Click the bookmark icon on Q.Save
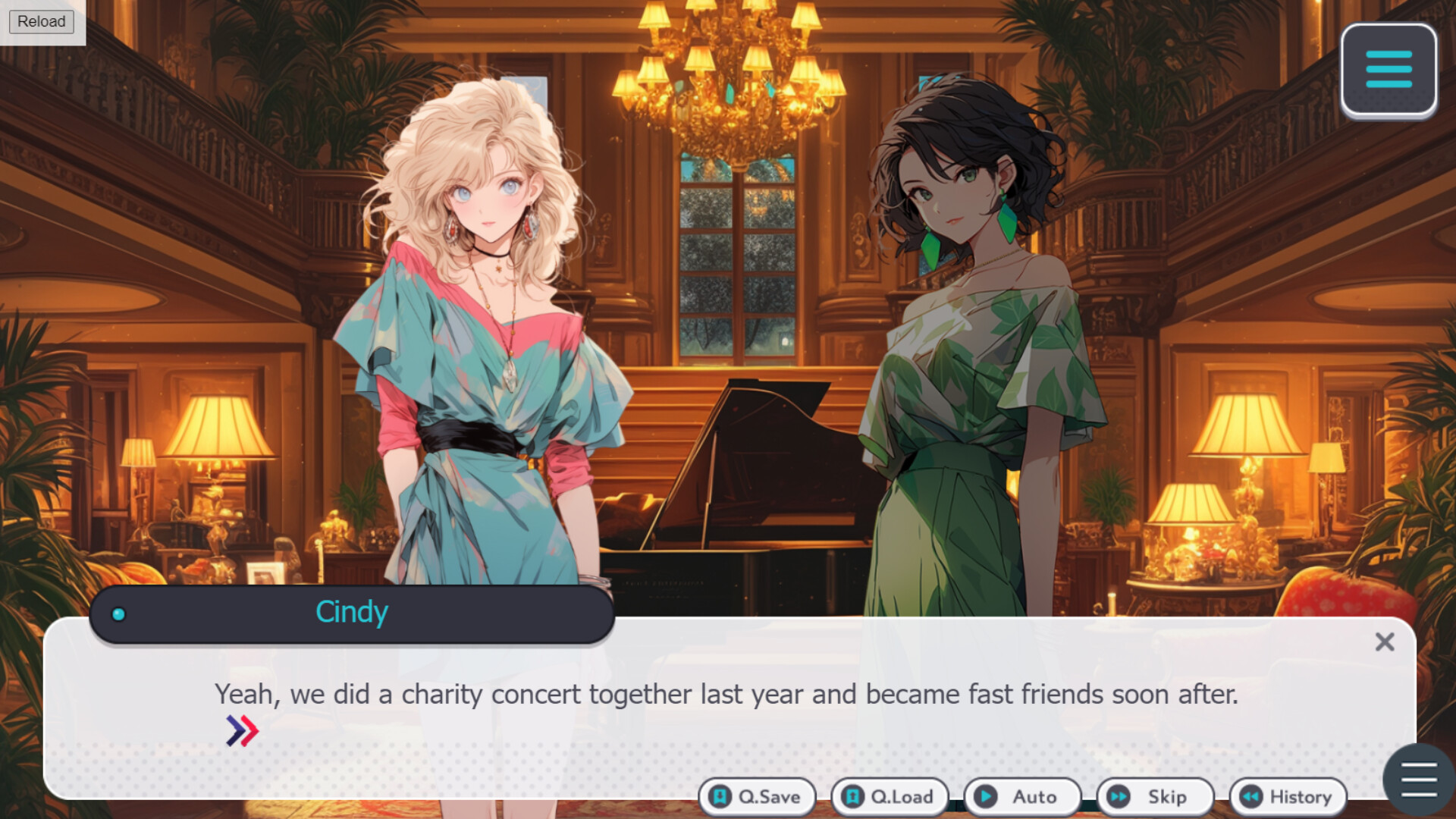Viewport: 1456px width, 819px height. click(x=721, y=797)
